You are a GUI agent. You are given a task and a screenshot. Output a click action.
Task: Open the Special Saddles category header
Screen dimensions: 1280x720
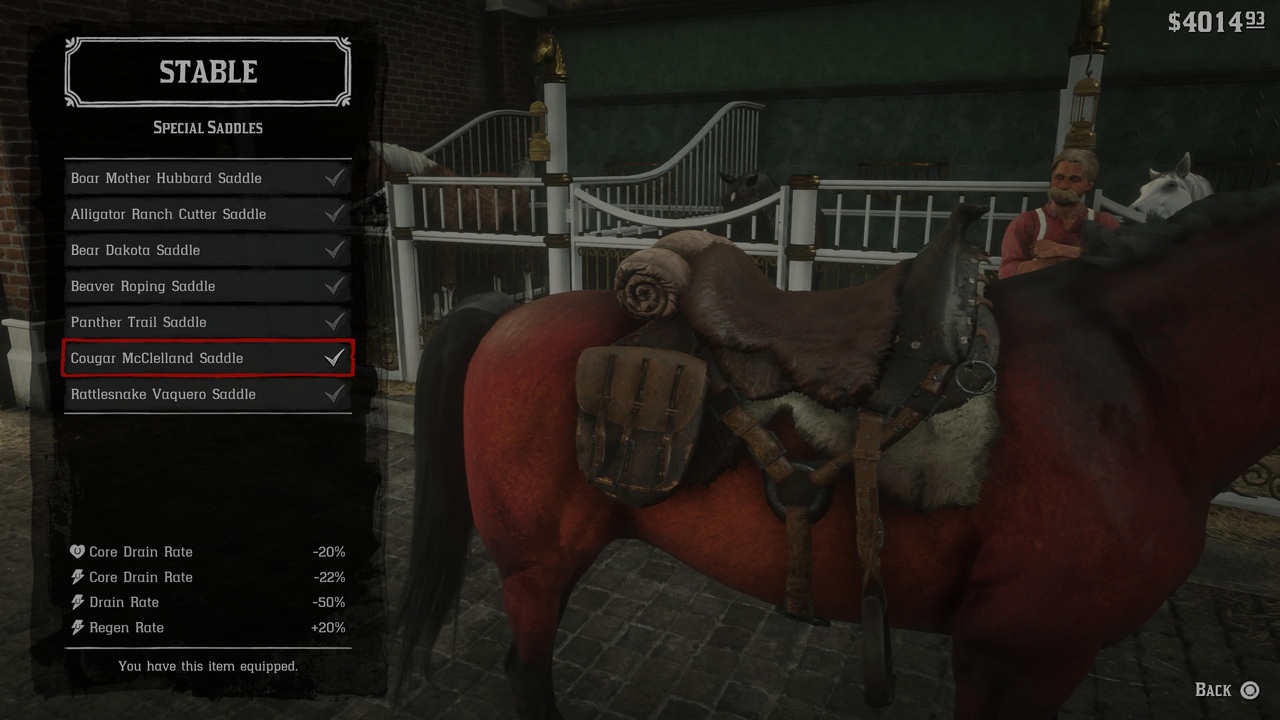pyautogui.click(x=207, y=127)
